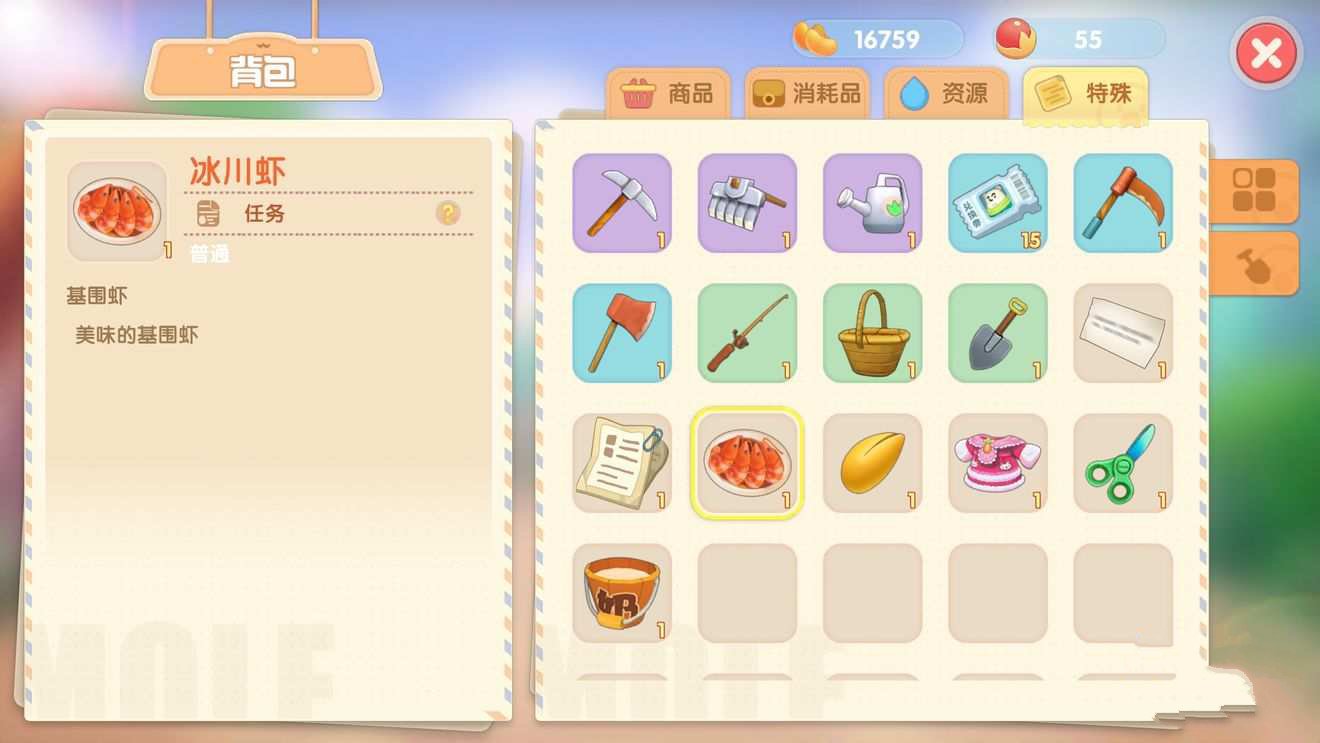Choose the rake tool slot

point(747,203)
